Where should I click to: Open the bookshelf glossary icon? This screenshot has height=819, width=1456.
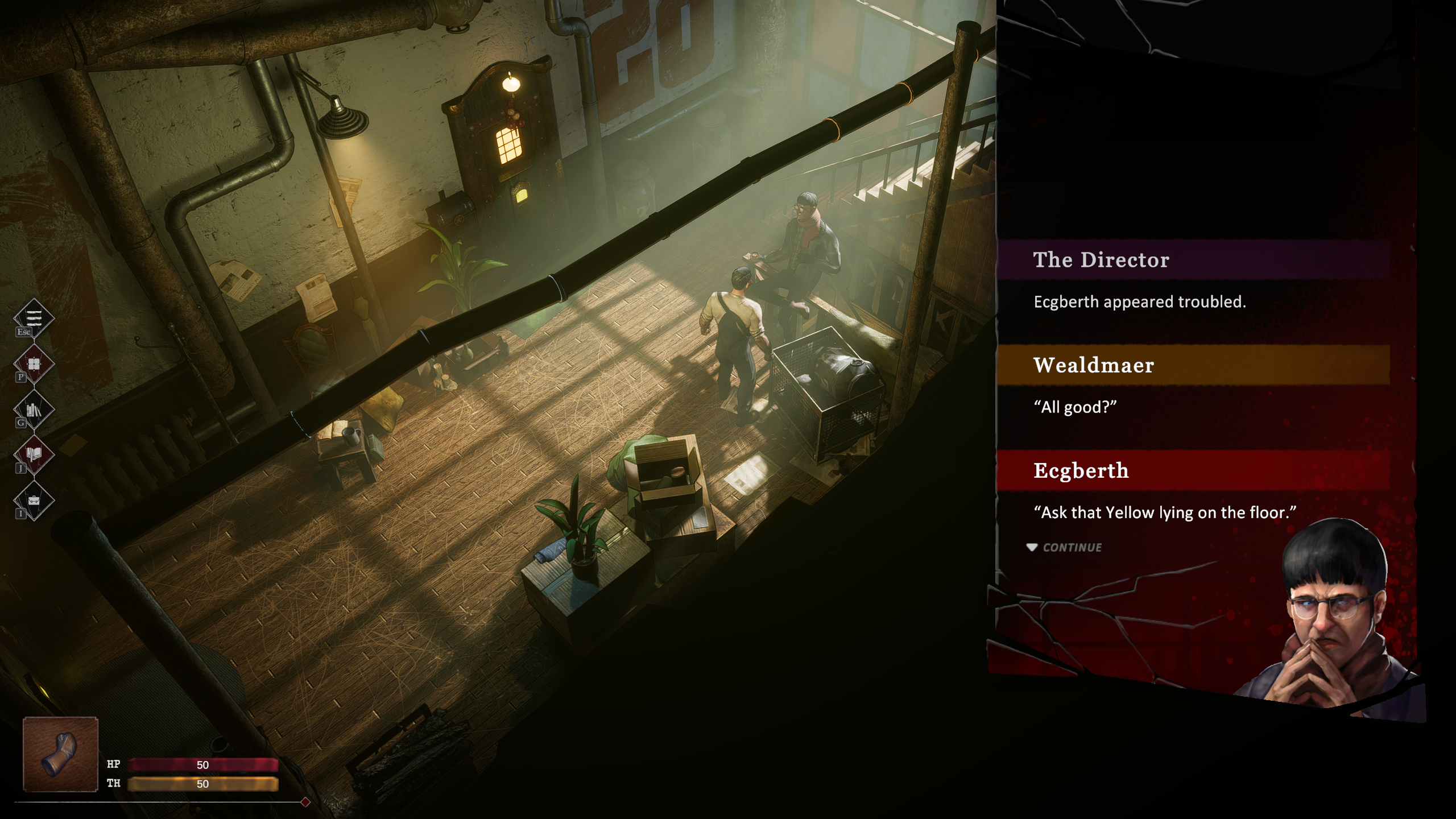[34, 409]
